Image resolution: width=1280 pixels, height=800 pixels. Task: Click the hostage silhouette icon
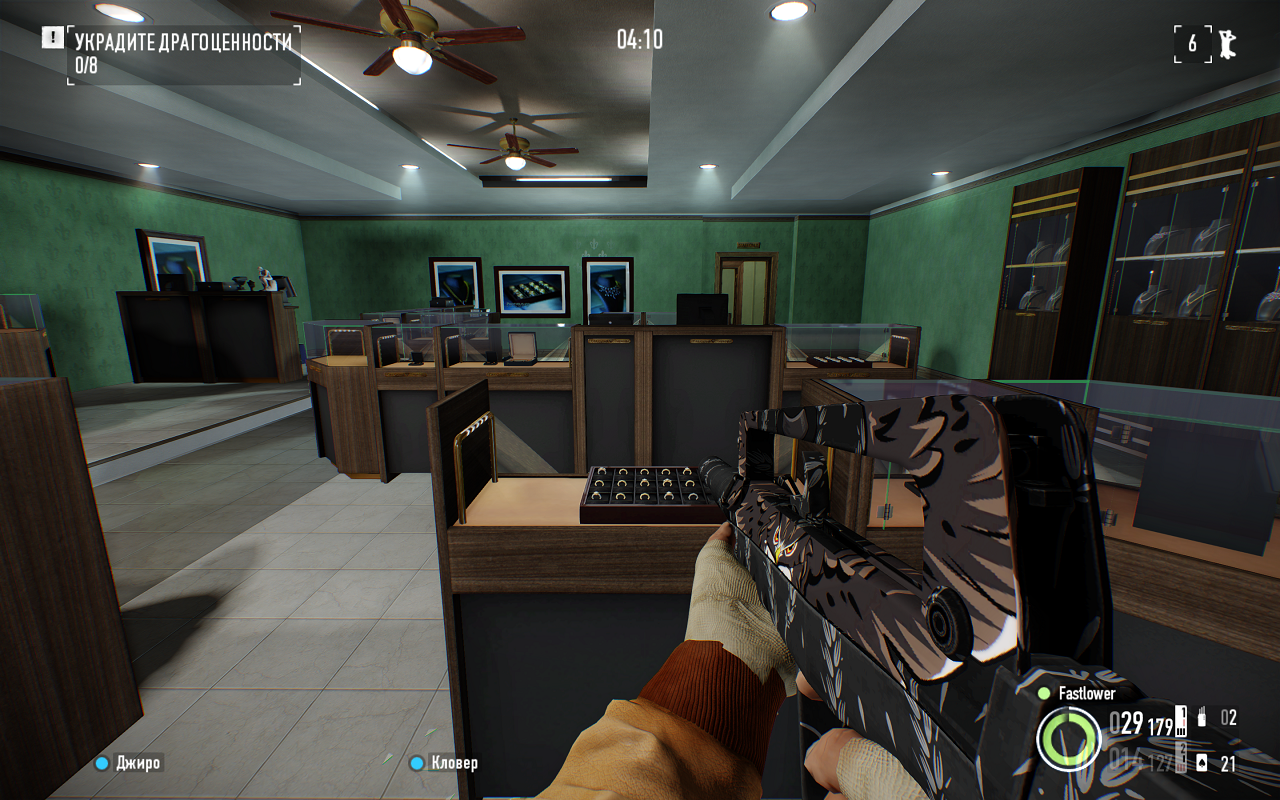pyautogui.click(x=1227, y=44)
